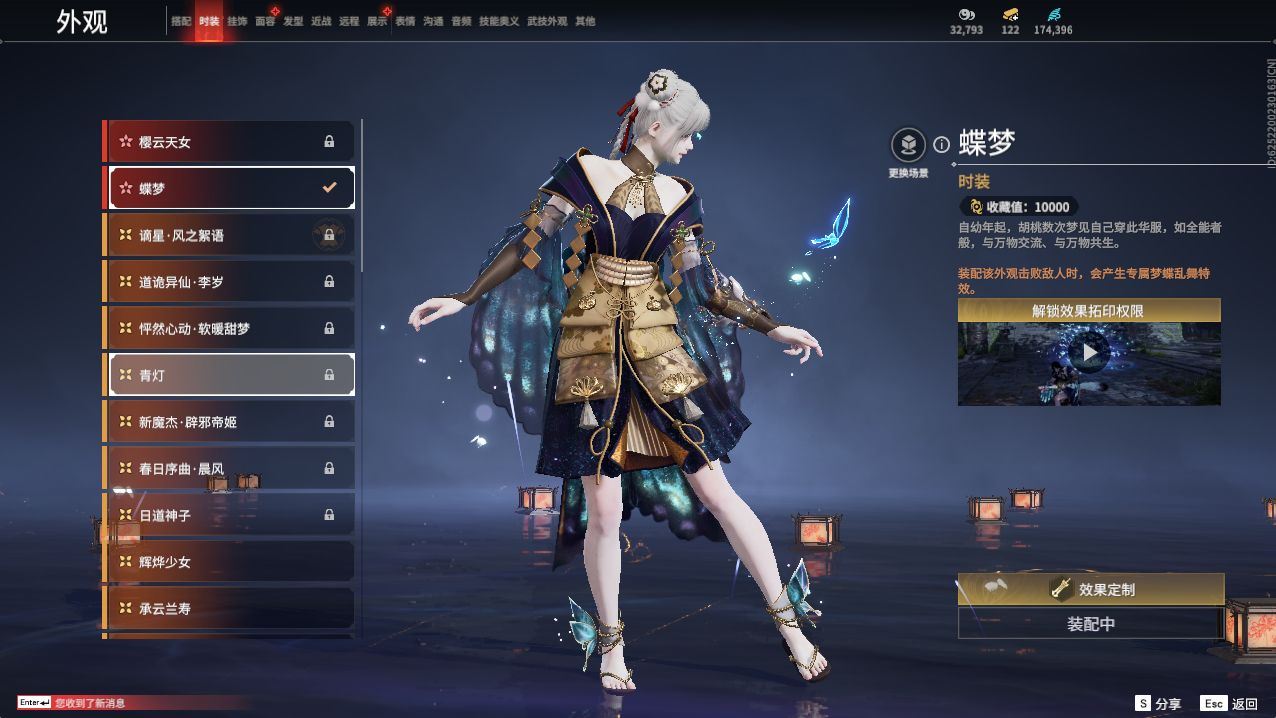1276x718 pixels.
Task: Switch to the 搭配 tab
Action: (181, 21)
